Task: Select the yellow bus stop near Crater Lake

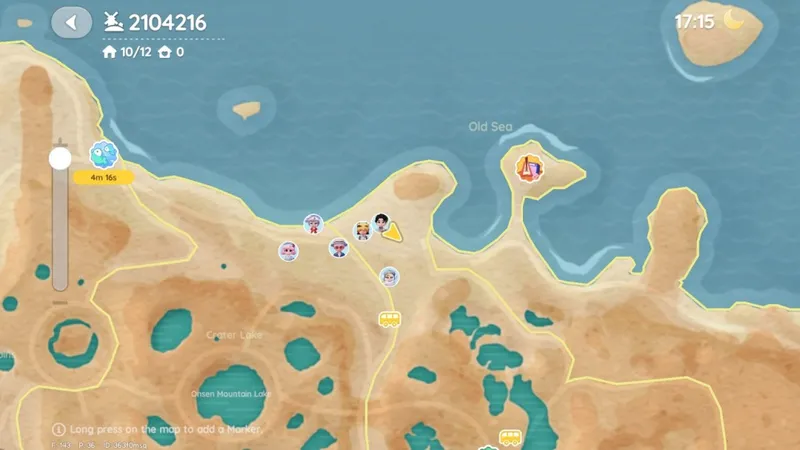Action: click(x=389, y=319)
